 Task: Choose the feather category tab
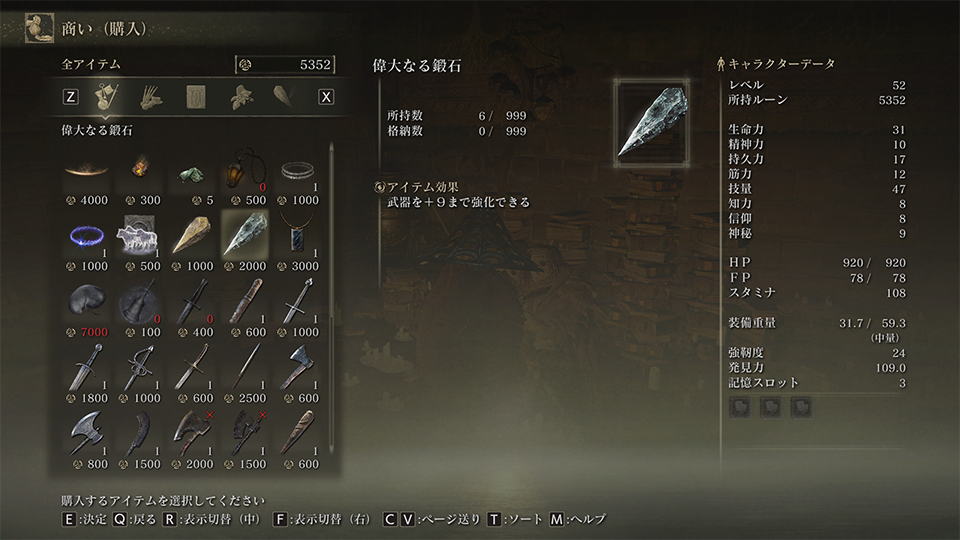tap(283, 97)
